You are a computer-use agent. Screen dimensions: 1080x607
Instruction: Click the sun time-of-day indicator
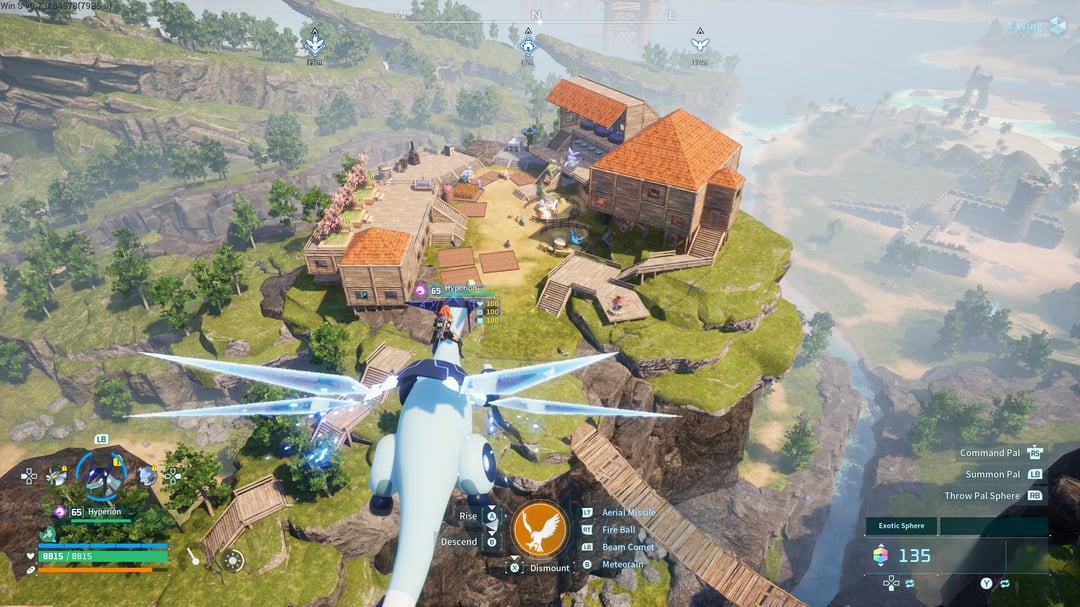[233, 560]
